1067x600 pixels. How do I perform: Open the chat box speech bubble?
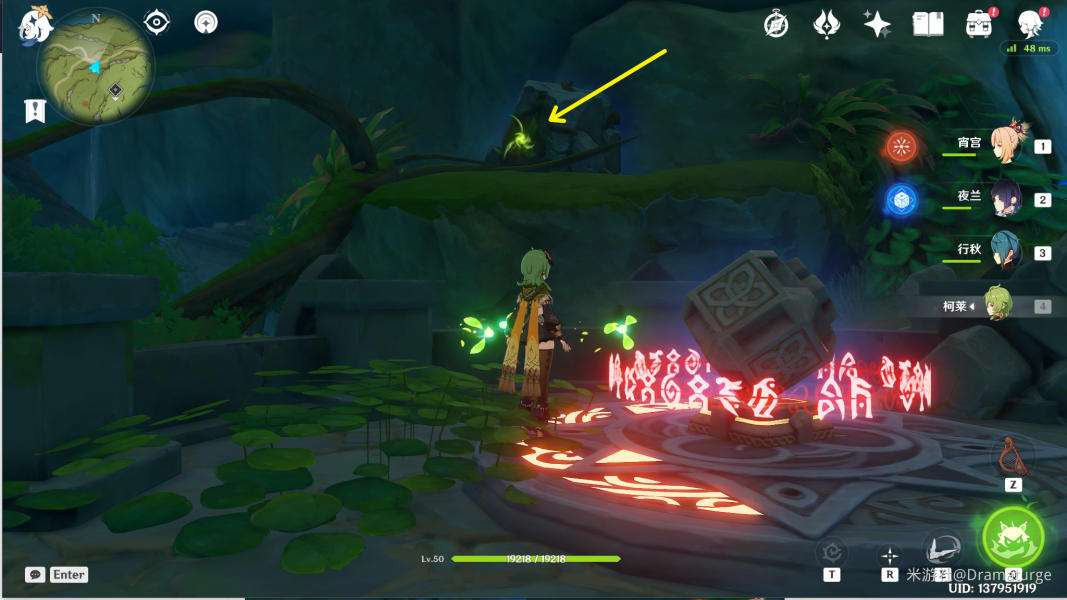pos(36,574)
